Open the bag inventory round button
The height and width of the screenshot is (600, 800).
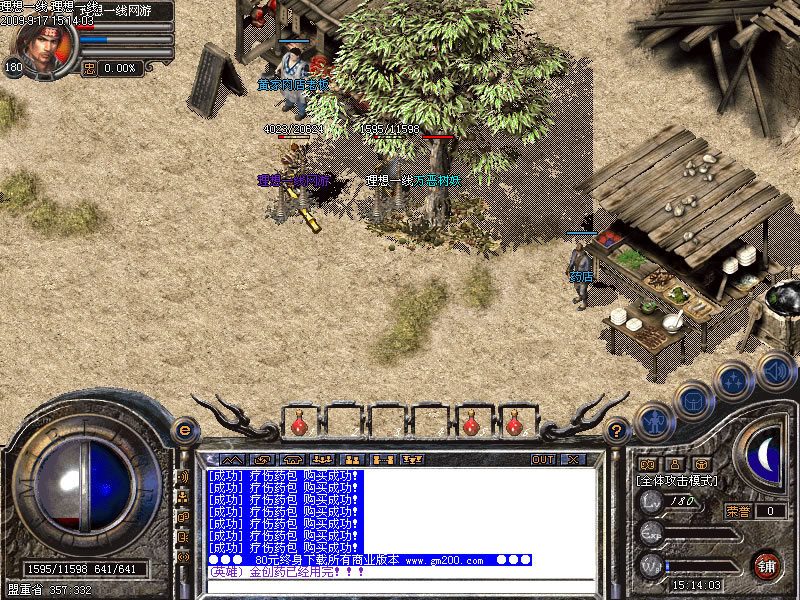tap(692, 402)
